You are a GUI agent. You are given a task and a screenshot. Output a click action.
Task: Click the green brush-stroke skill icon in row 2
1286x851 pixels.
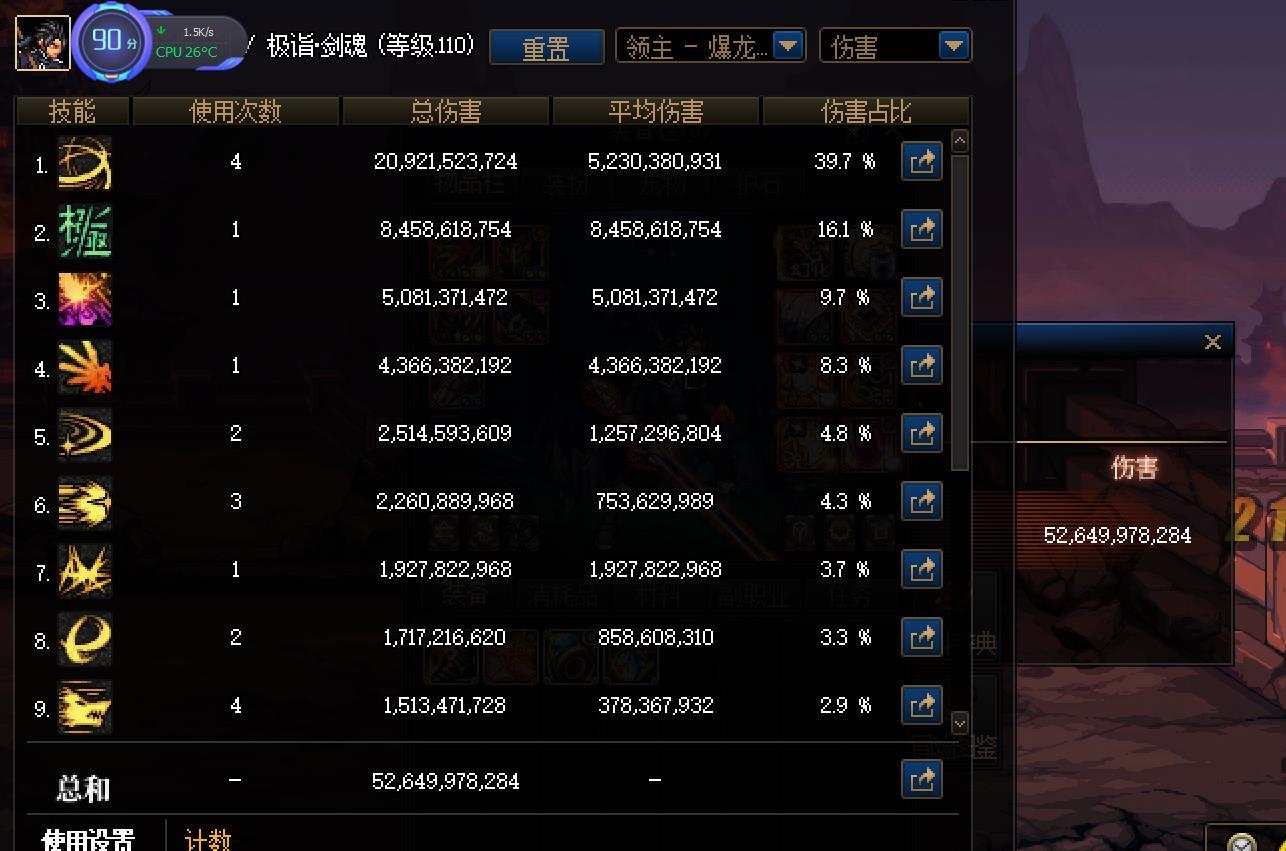point(85,230)
